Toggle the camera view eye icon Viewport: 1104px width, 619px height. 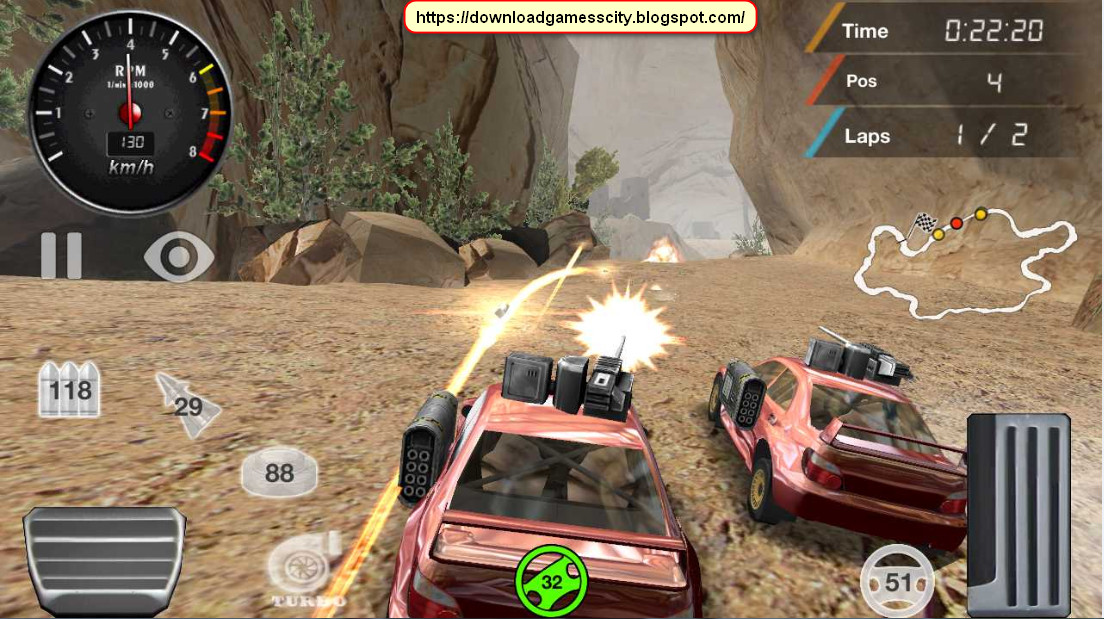pos(179,257)
